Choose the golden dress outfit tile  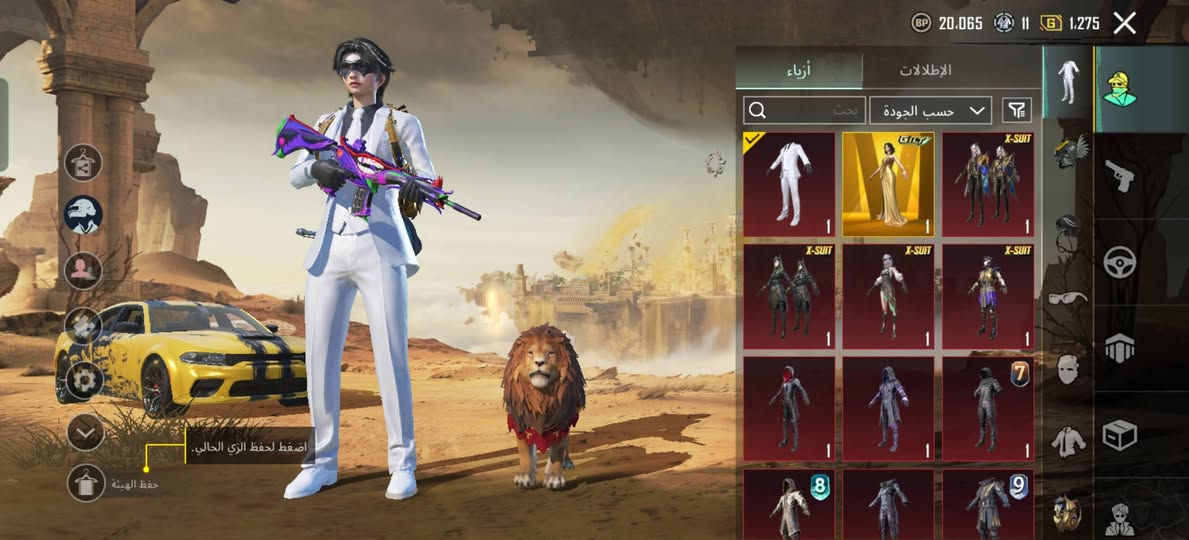[888, 184]
